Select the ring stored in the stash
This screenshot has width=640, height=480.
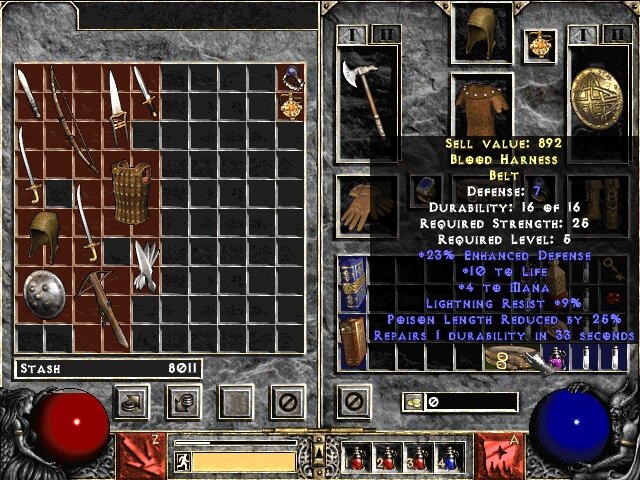(291, 76)
